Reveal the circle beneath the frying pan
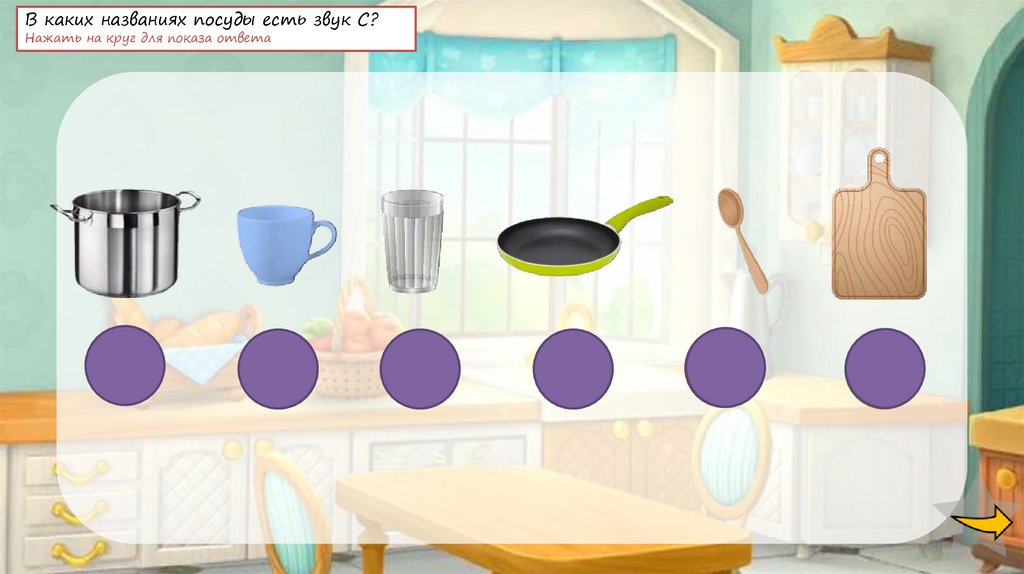 coord(572,368)
